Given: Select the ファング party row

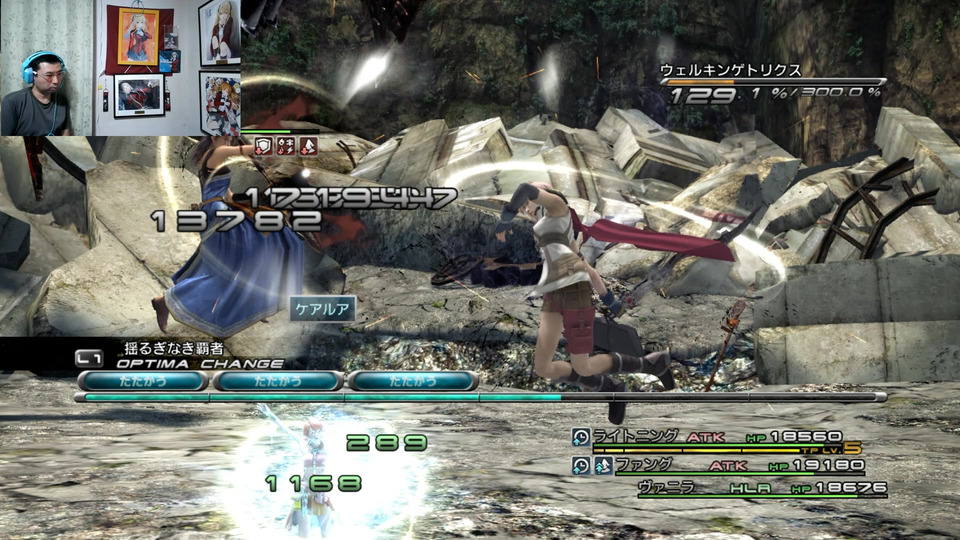Looking at the screenshot, I should (x=716, y=465).
